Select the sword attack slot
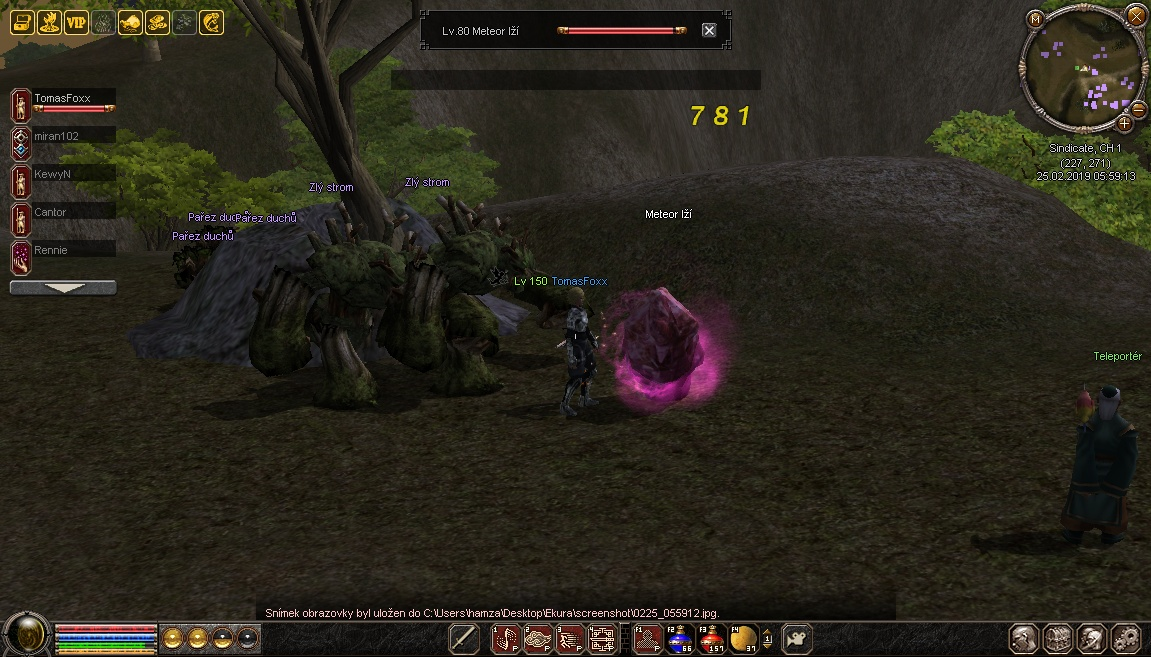Screen dimensions: 1151x657 point(463,638)
